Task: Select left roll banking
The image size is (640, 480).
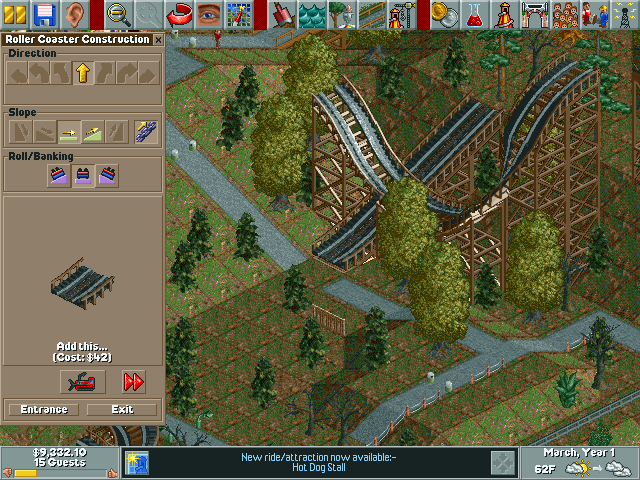Action: (x=58, y=176)
